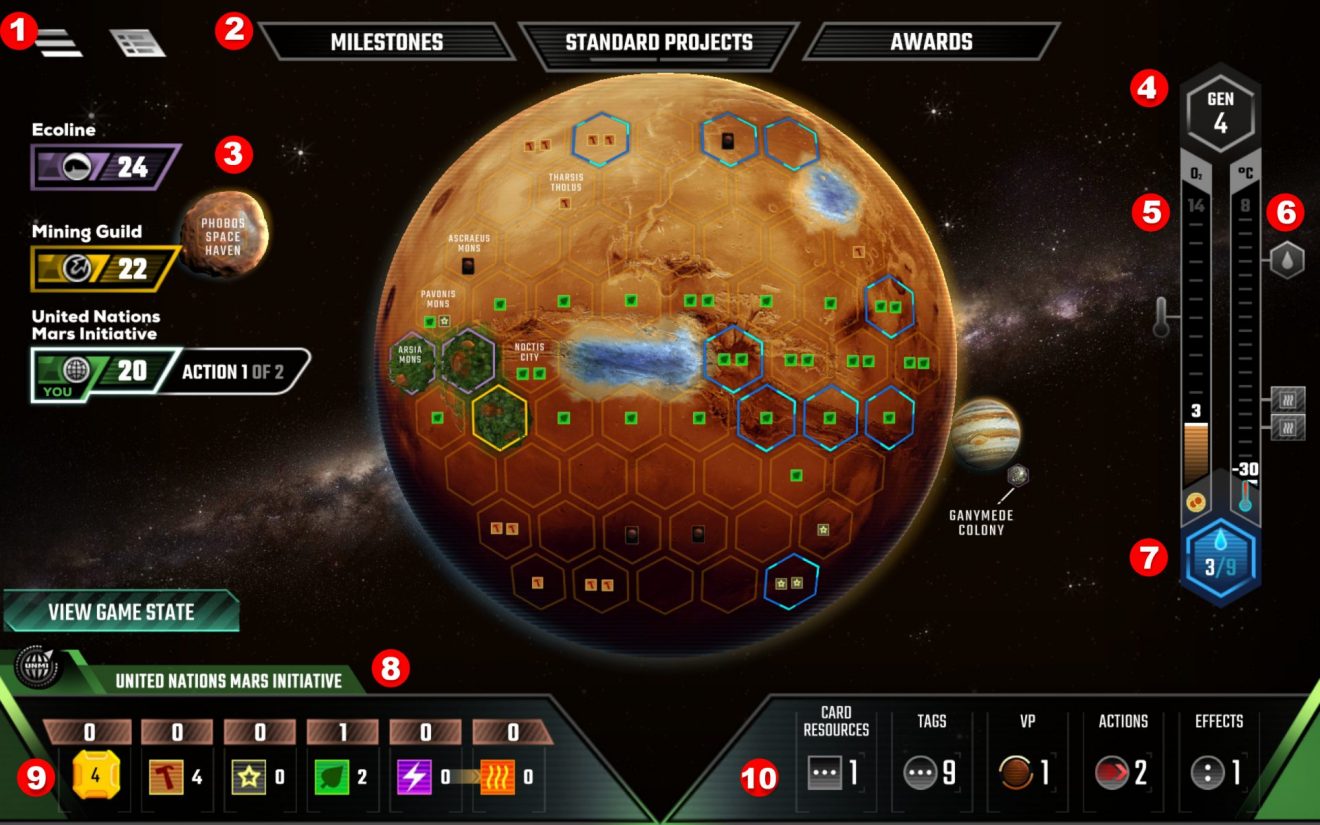This screenshot has height=825, width=1320.
Task: Select the Awards tab
Action: (932, 41)
